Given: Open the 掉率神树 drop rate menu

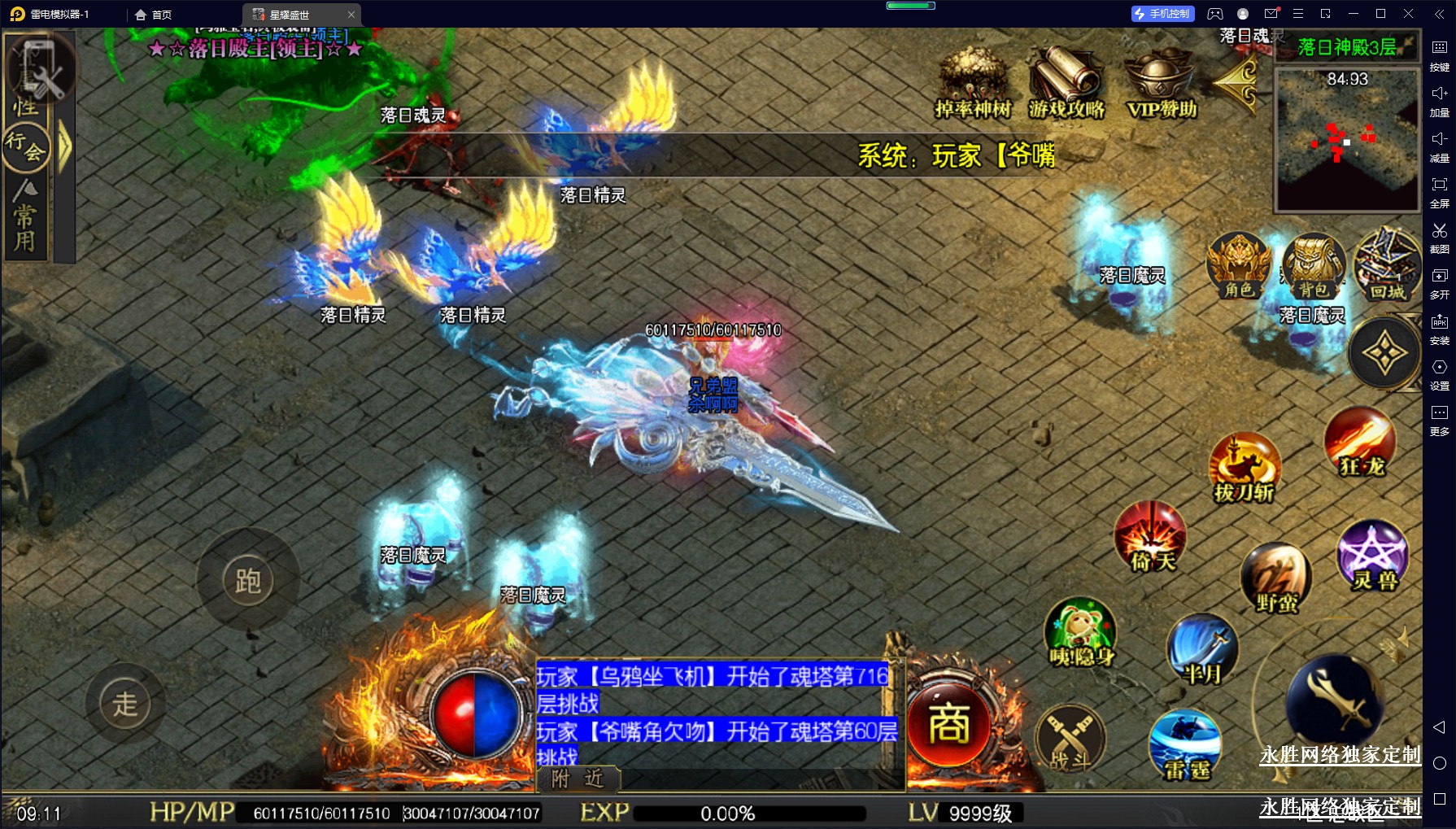Looking at the screenshot, I should (972, 81).
